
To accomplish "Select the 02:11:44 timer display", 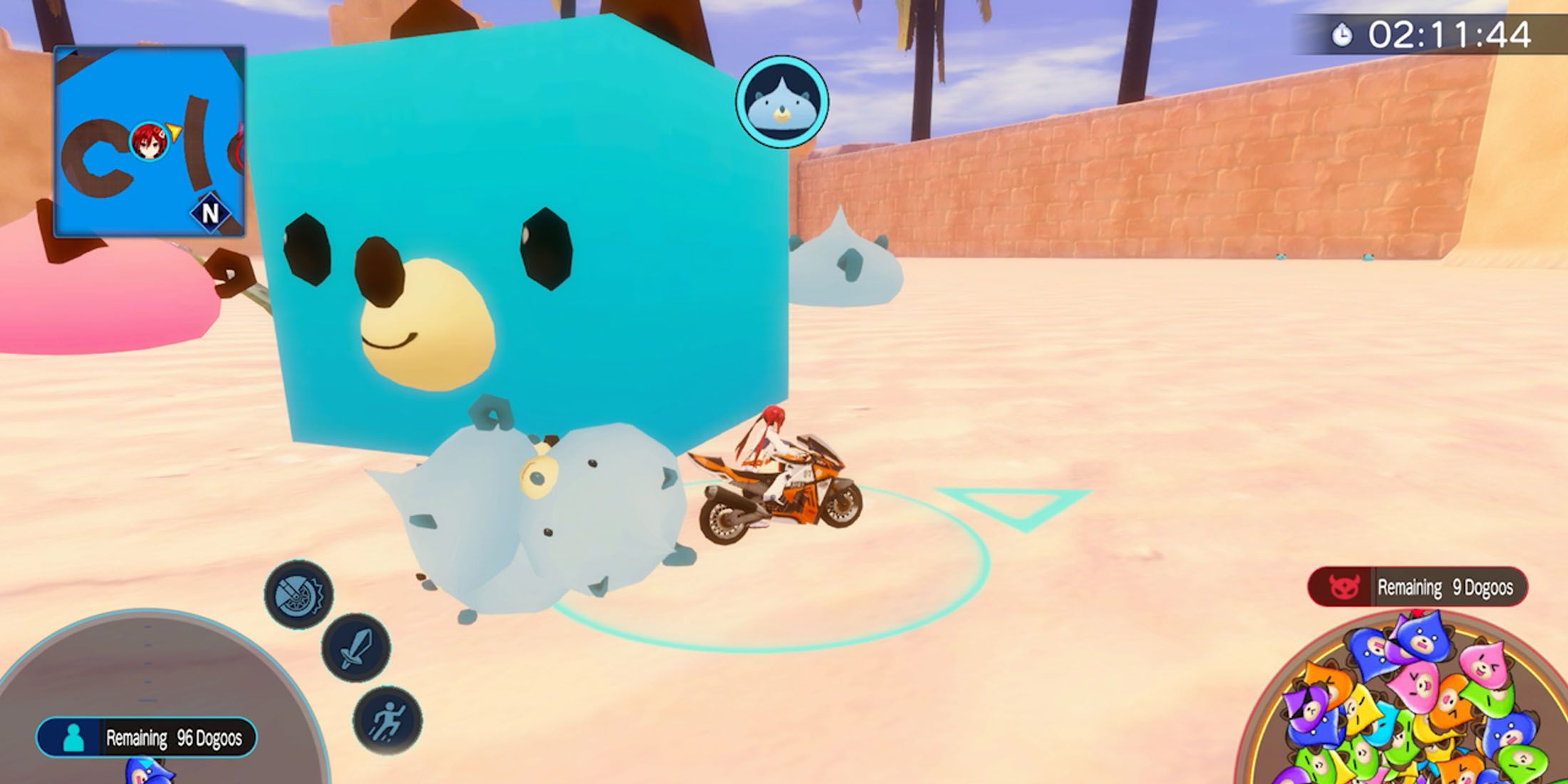I will [1454, 32].
